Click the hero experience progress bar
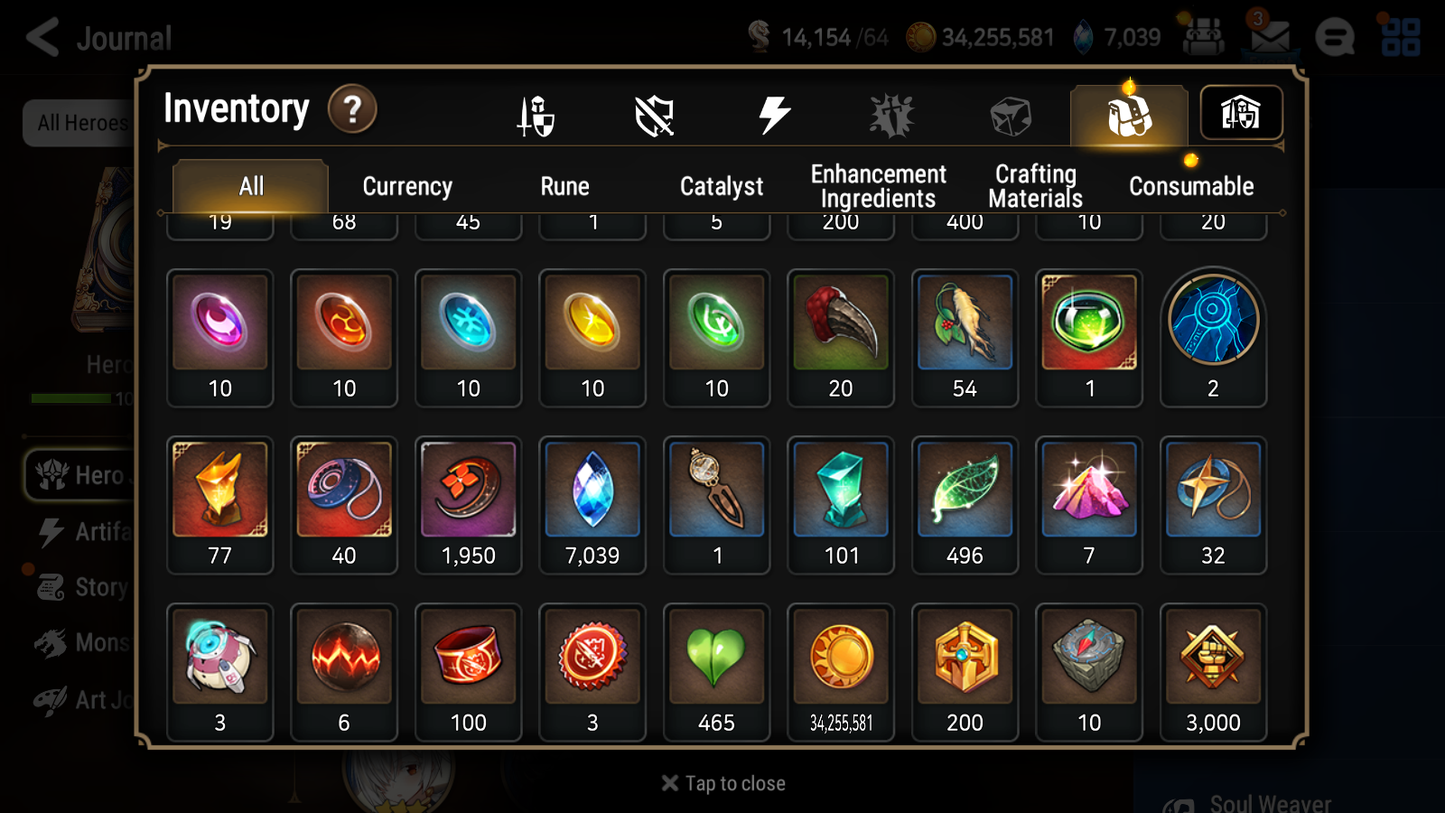The height and width of the screenshot is (813, 1445). (x=70, y=398)
